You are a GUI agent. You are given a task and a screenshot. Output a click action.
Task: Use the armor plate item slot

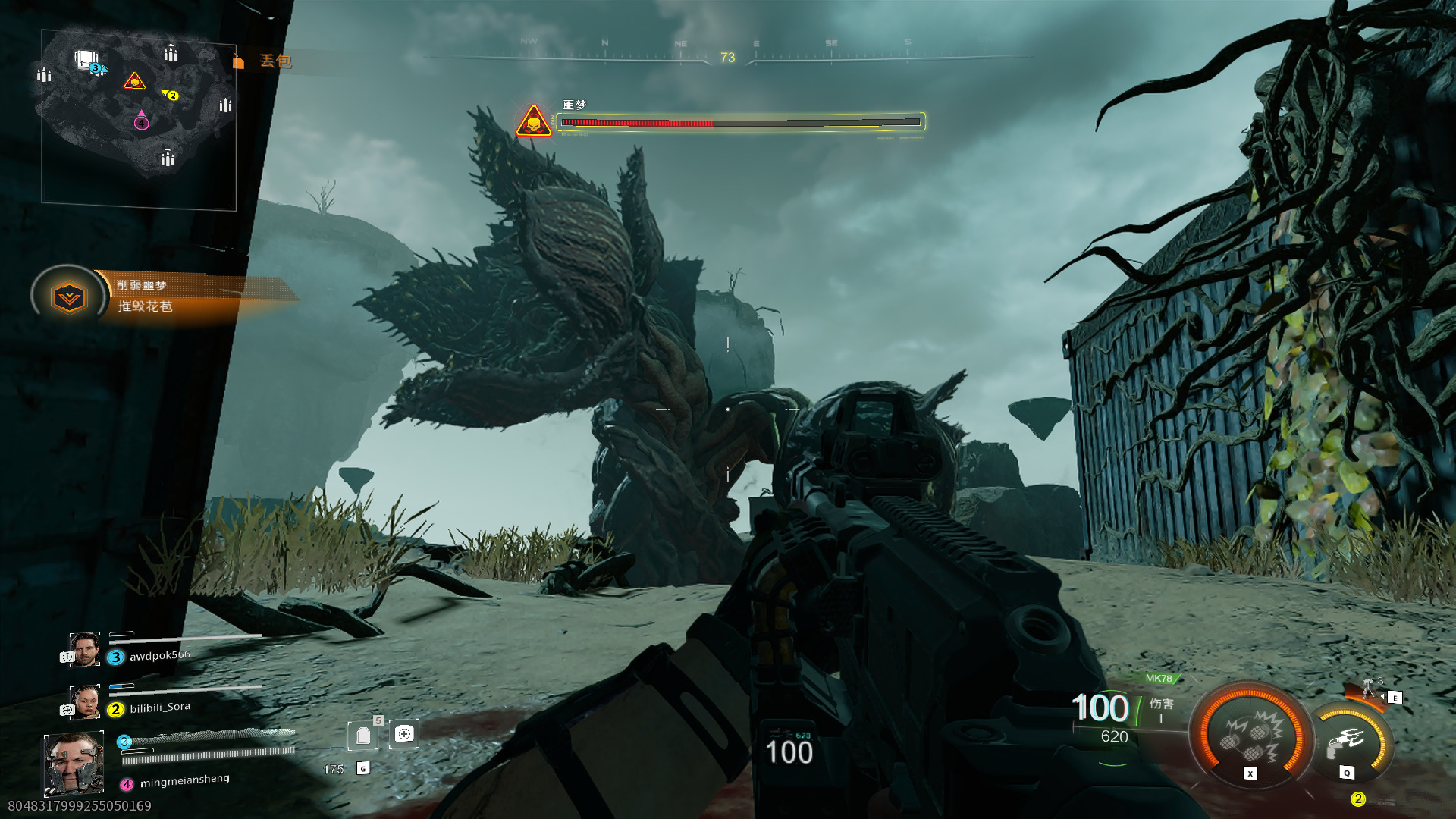coord(363,735)
